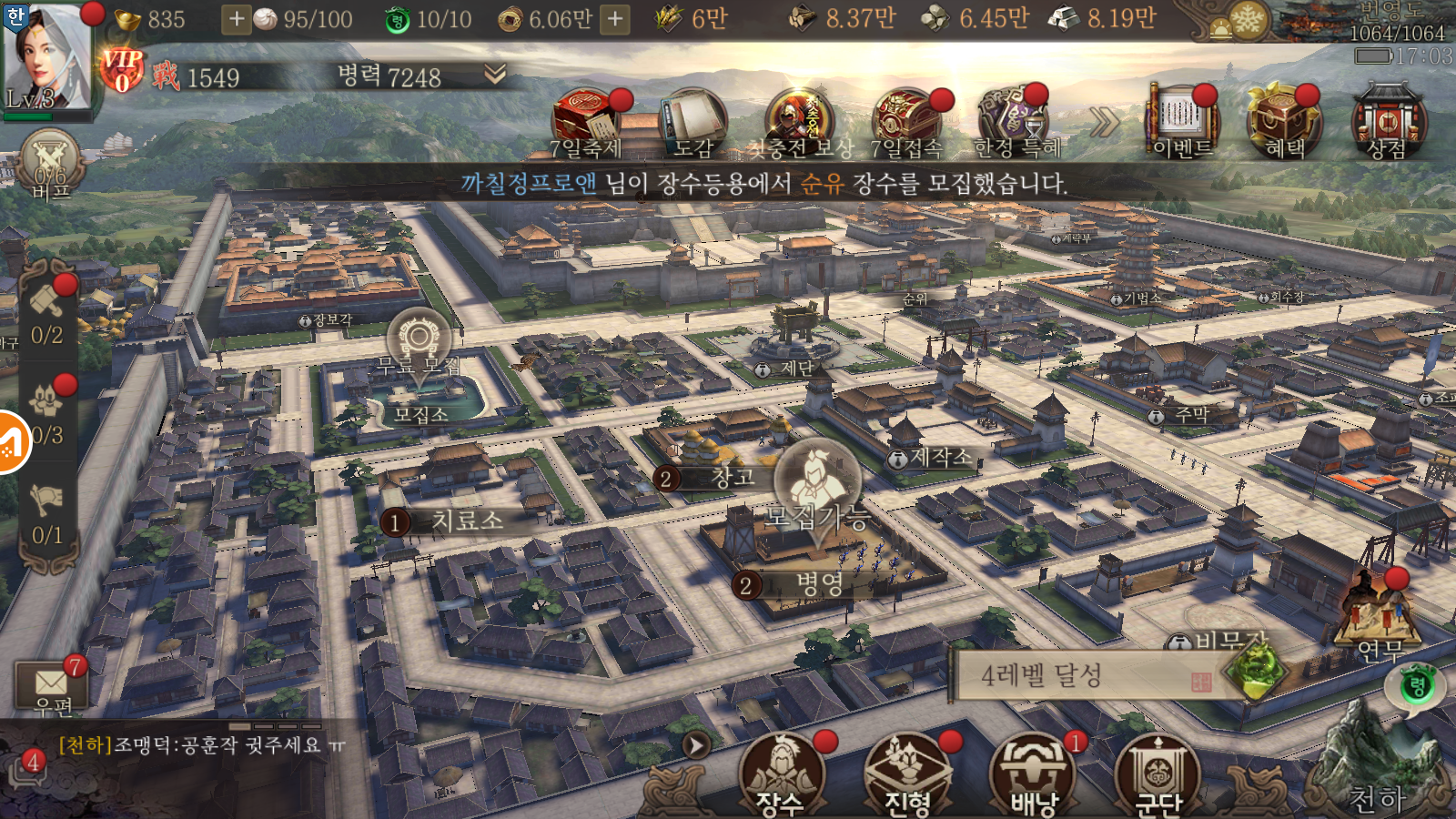
Task: Expand the 병력 troop dropdown arrow
Action: click(495, 75)
